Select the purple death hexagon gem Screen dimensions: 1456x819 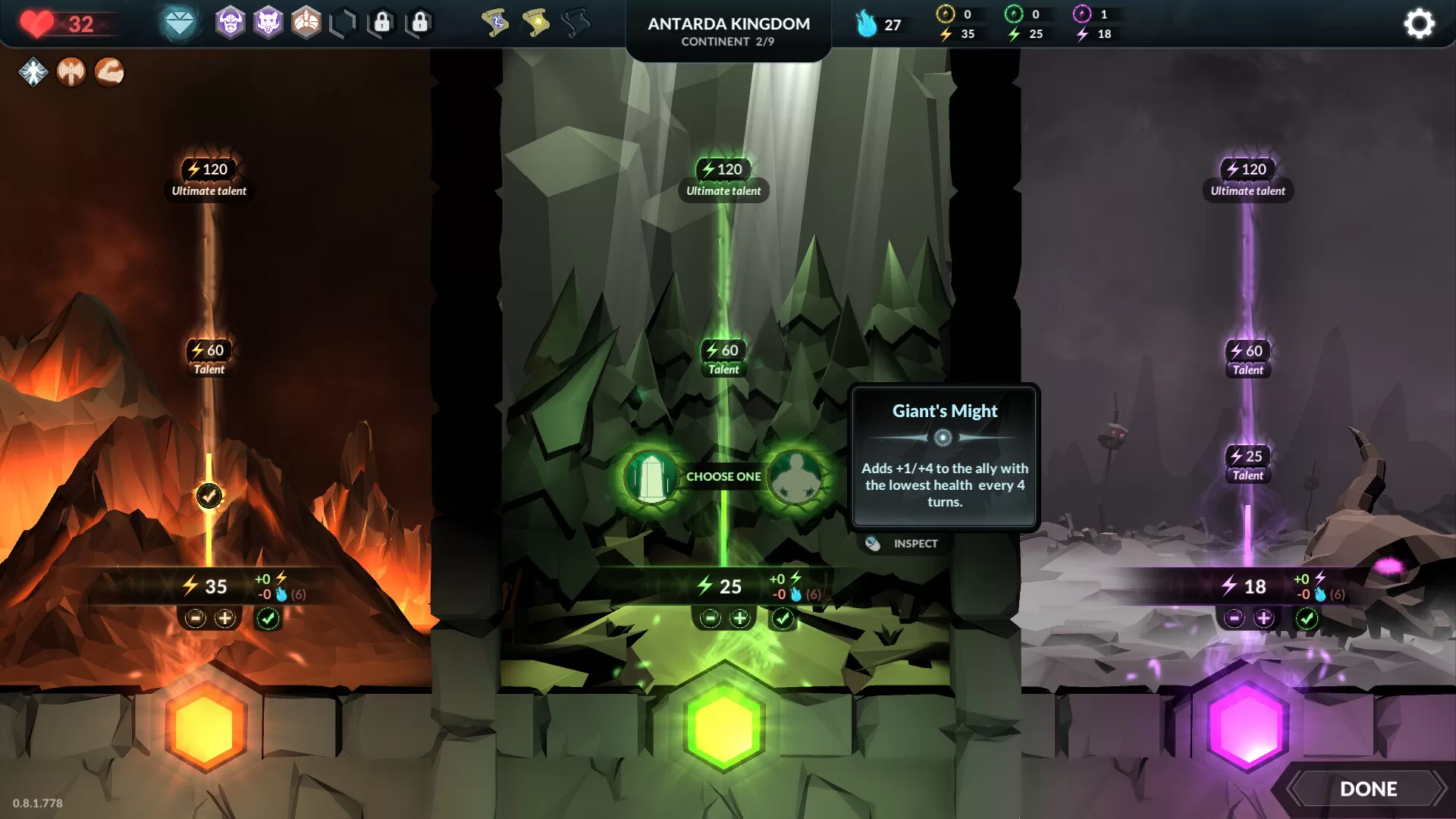[x=1247, y=726]
